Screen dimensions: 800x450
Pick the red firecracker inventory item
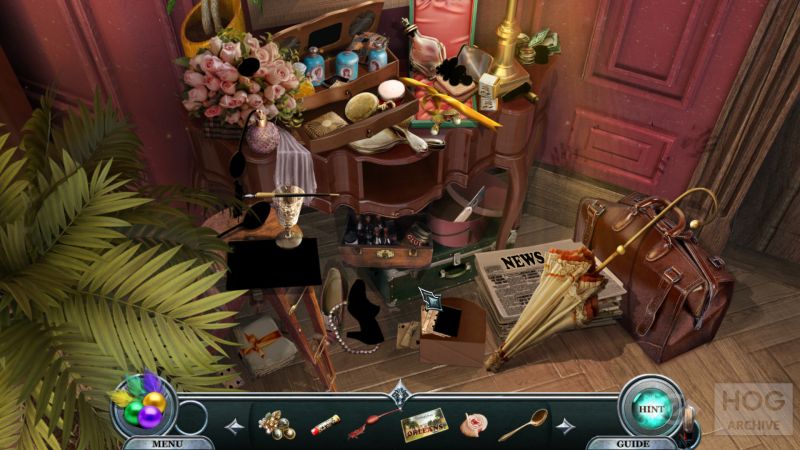[325, 425]
